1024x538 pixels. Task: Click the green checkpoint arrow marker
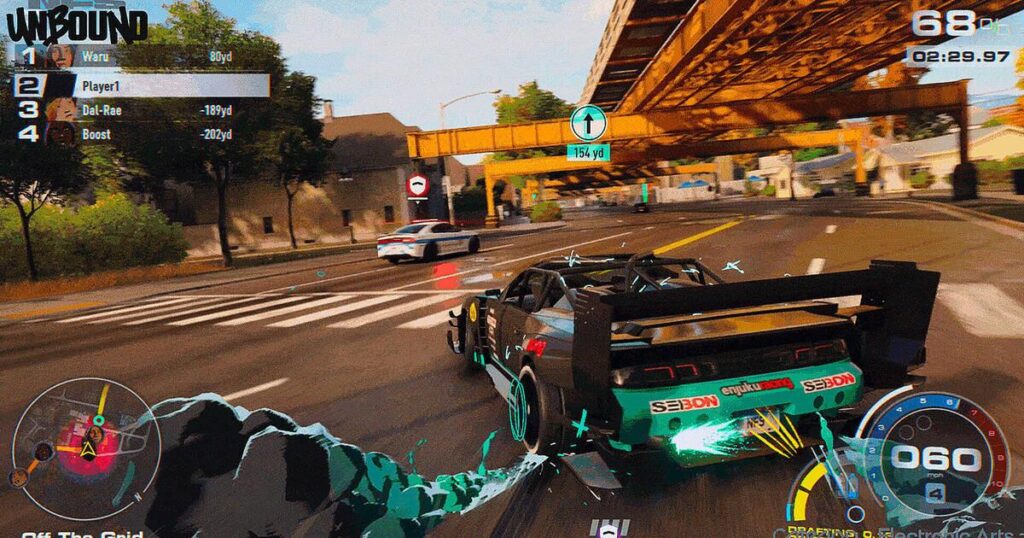(x=588, y=123)
